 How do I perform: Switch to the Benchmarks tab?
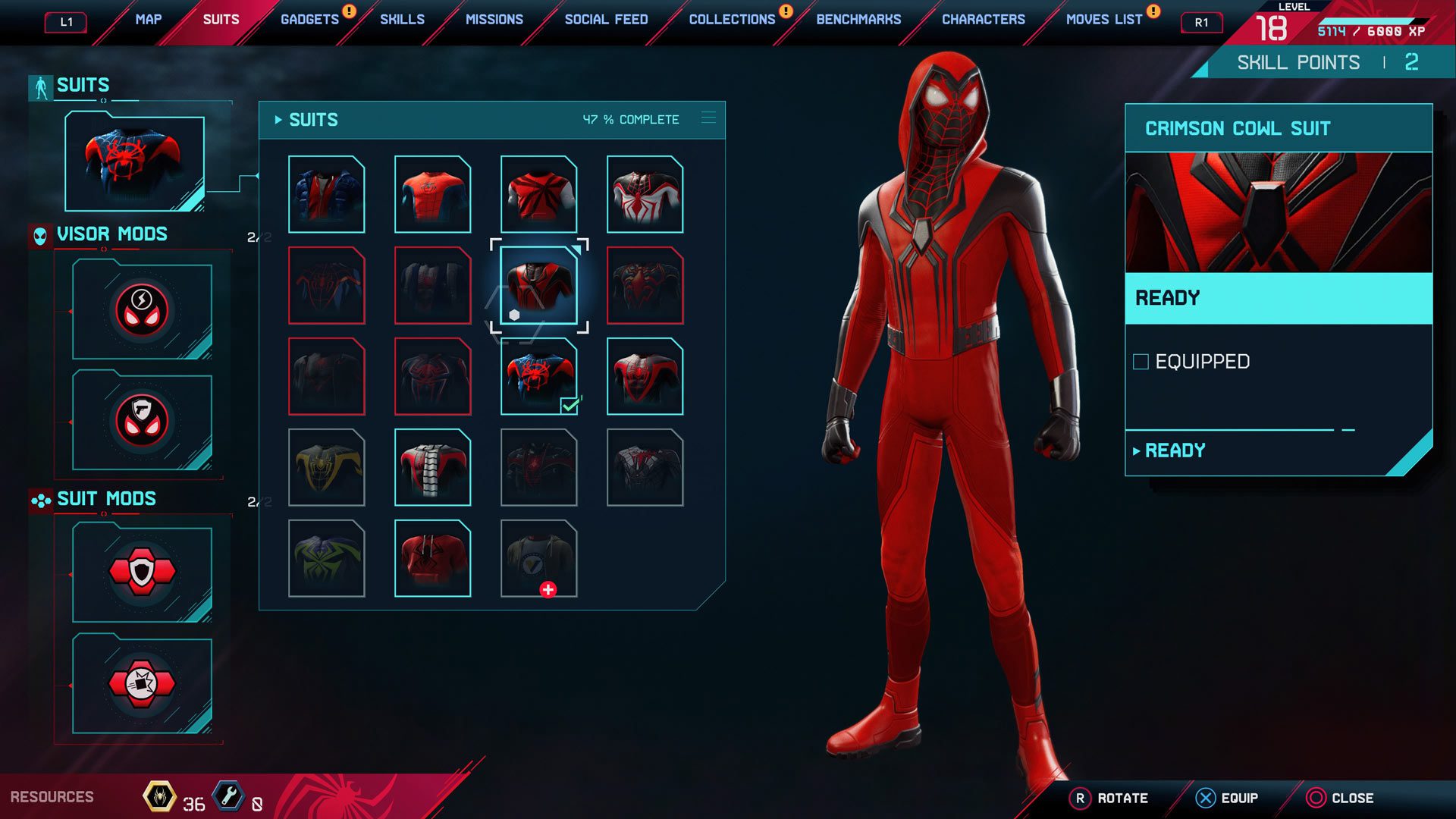tap(858, 20)
